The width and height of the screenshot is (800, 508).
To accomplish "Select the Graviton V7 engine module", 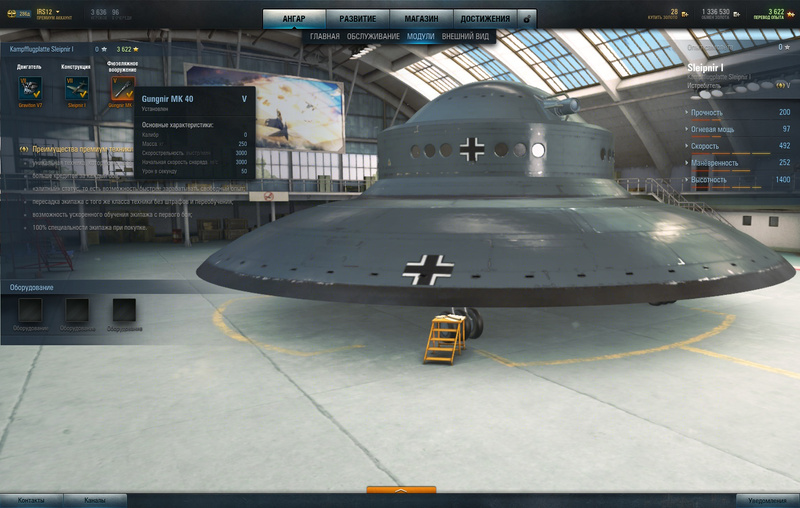I will [x=29, y=91].
